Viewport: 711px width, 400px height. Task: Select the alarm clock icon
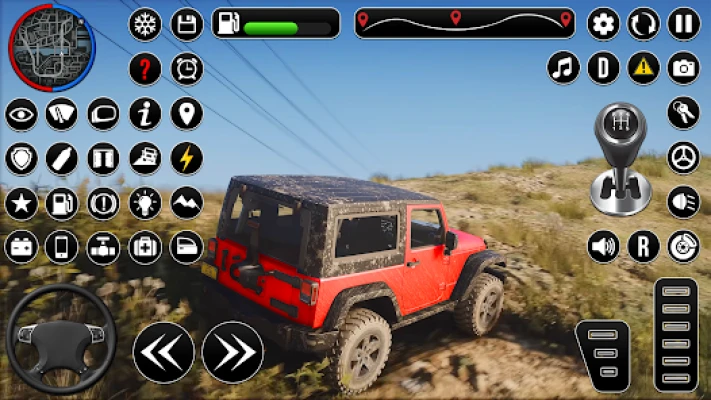pos(187,69)
